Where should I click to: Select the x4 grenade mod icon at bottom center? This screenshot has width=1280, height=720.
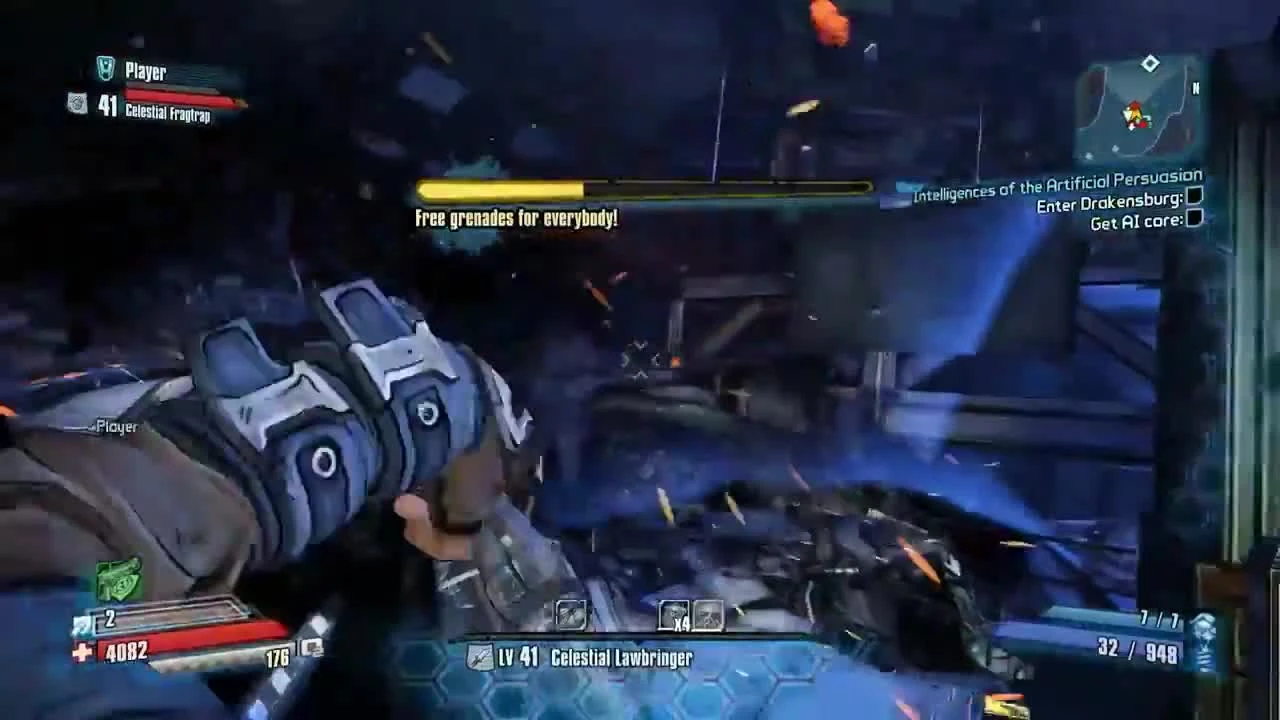(675, 614)
